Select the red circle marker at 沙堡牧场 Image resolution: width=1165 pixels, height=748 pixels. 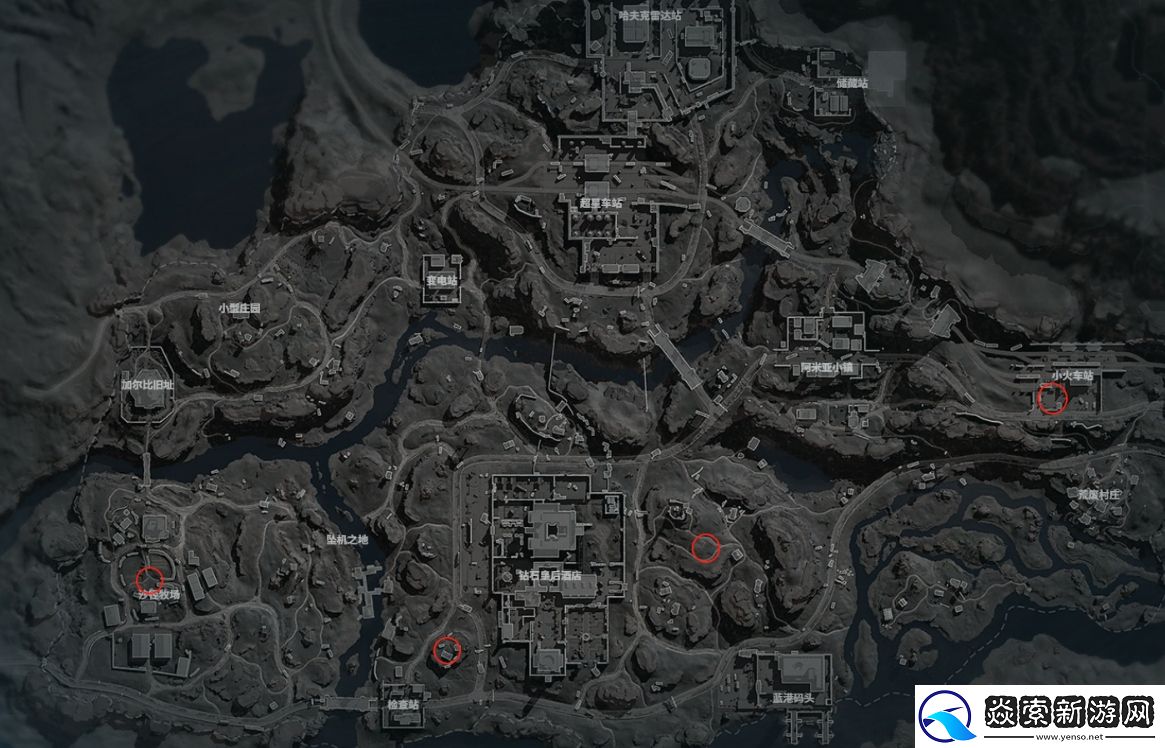click(x=150, y=578)
